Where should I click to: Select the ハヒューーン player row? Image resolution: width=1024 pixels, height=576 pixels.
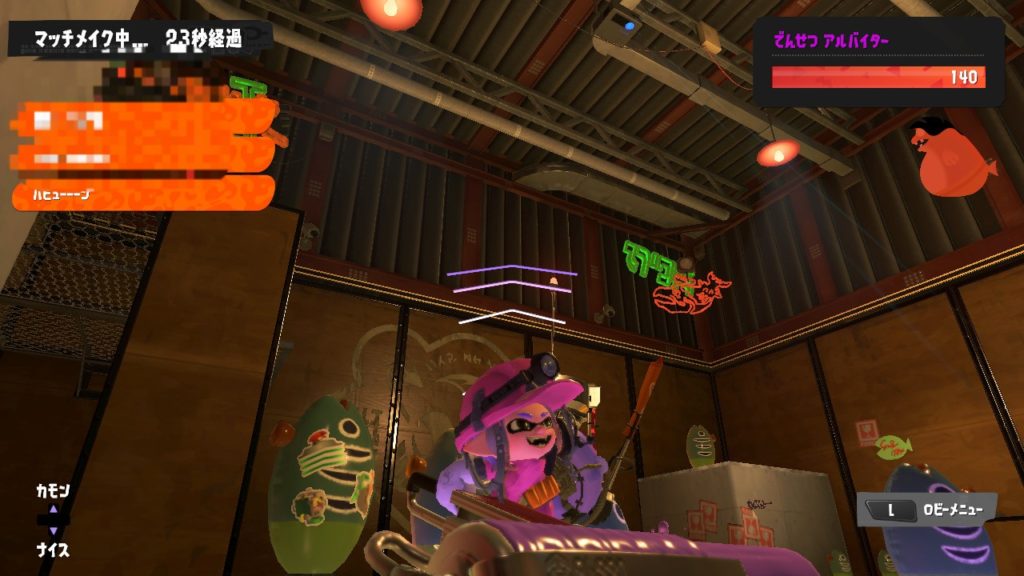(143, 194)
